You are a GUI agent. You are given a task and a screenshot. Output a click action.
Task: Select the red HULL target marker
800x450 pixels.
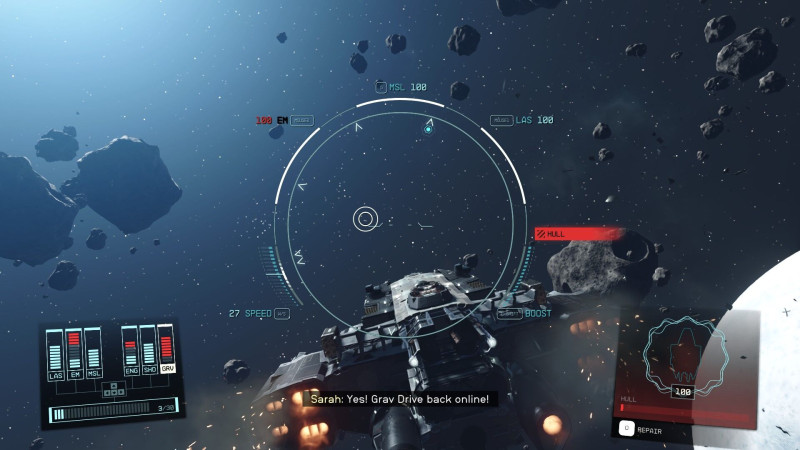[x=578, y=234]
